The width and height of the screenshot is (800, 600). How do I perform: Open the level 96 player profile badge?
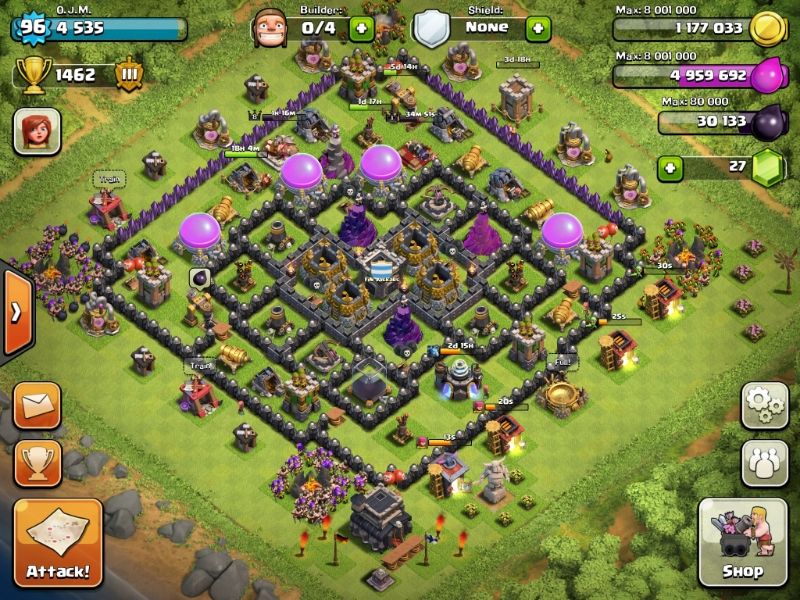tap(33, 27)
